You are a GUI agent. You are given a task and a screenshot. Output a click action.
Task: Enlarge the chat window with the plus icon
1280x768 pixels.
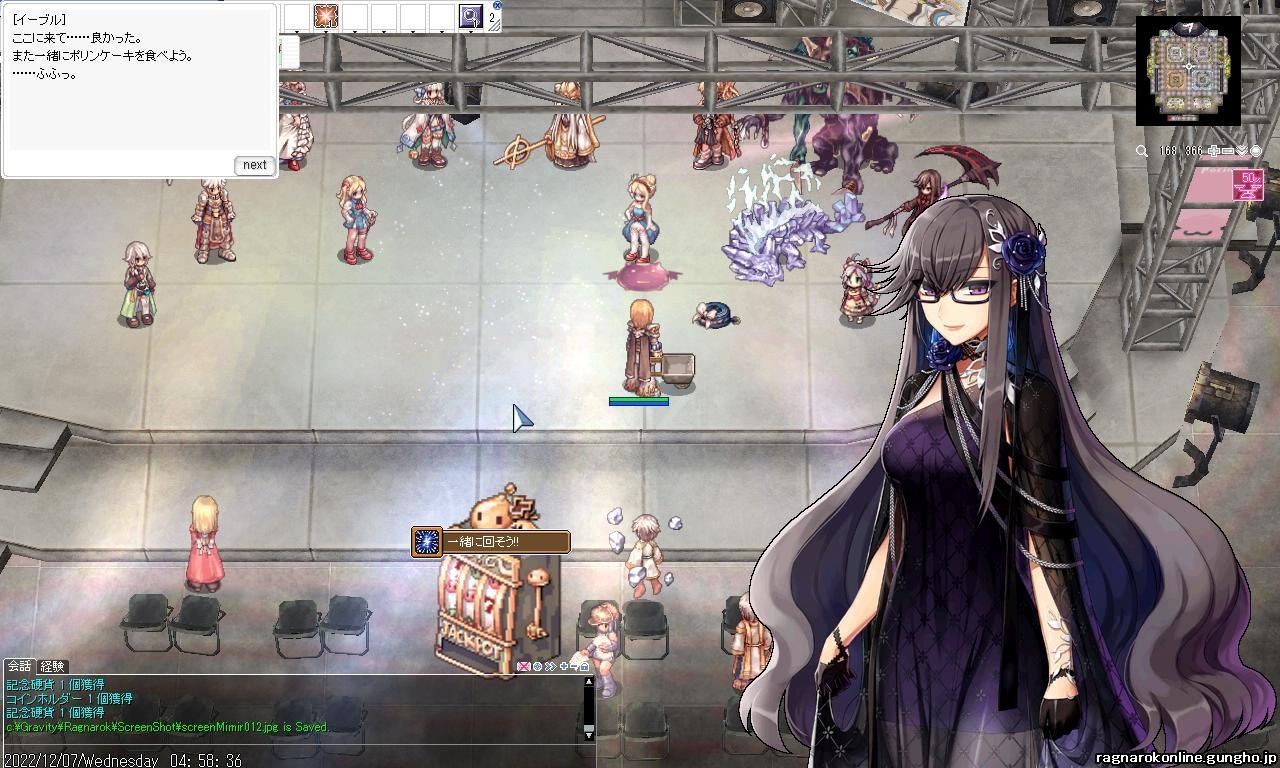point(564,666)
